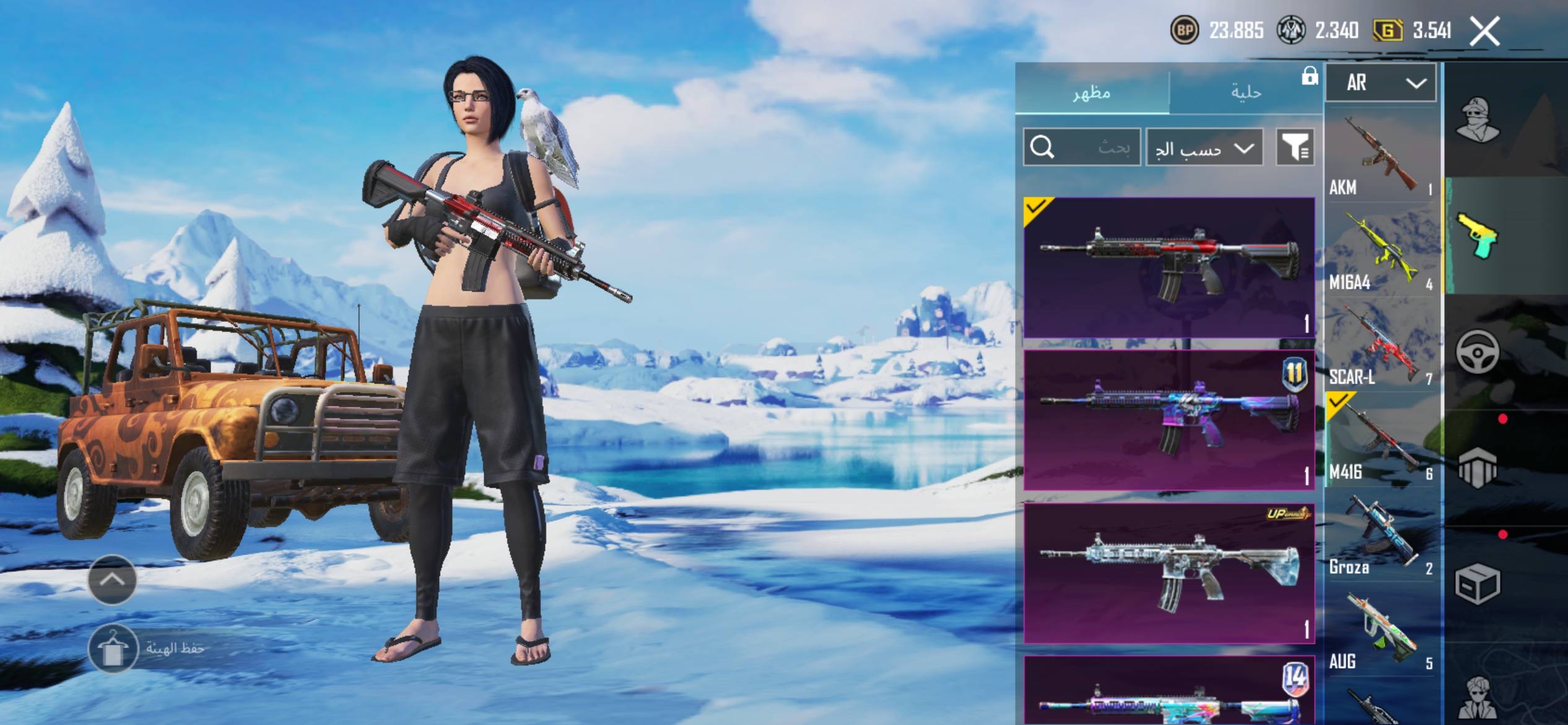The image size is (1568, 725).
Task: Choose the SCAR-L weapon entry
Action: tap(1381, 345)
